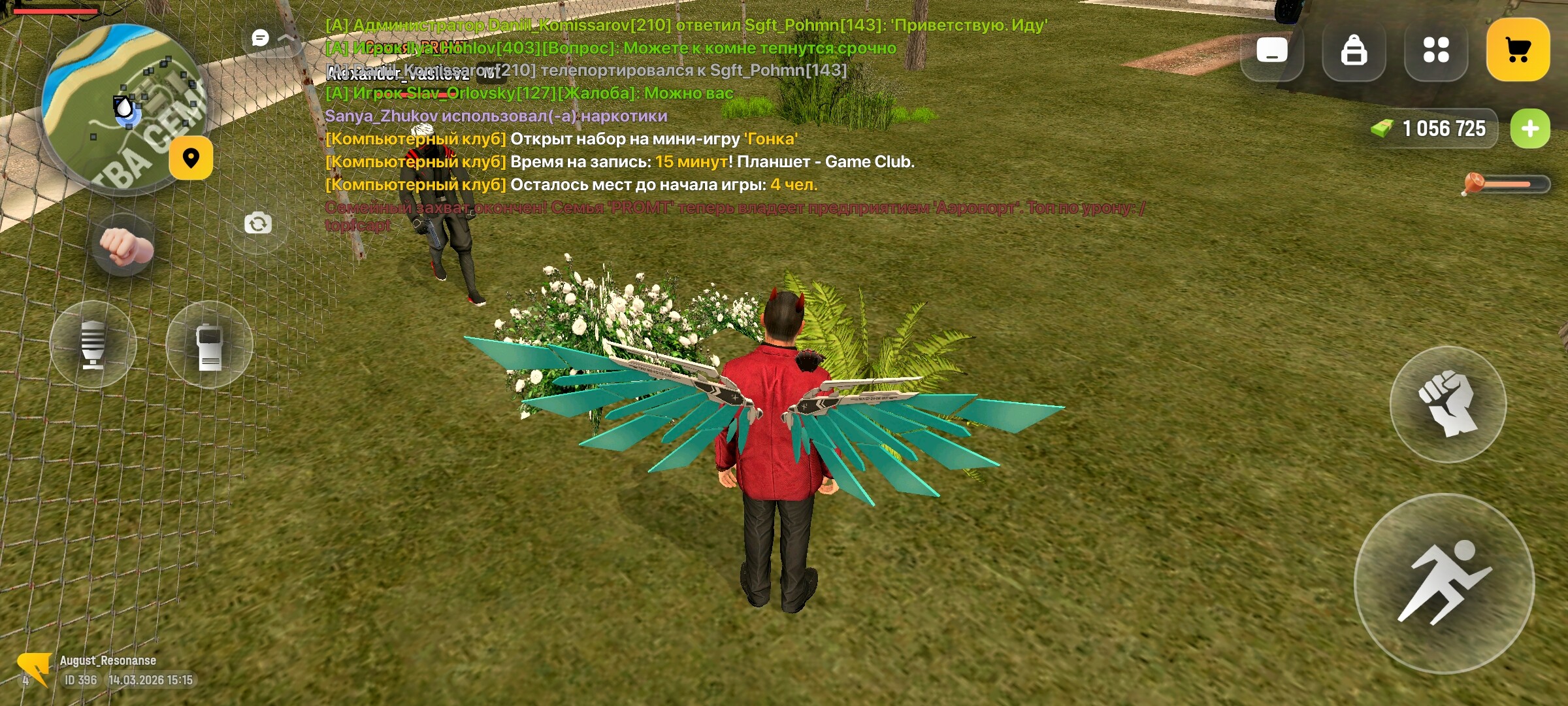This screenshot has height=706, width=1568.
Task: Open the shopping cart donate store
Action: click(x=1519, y=50)
